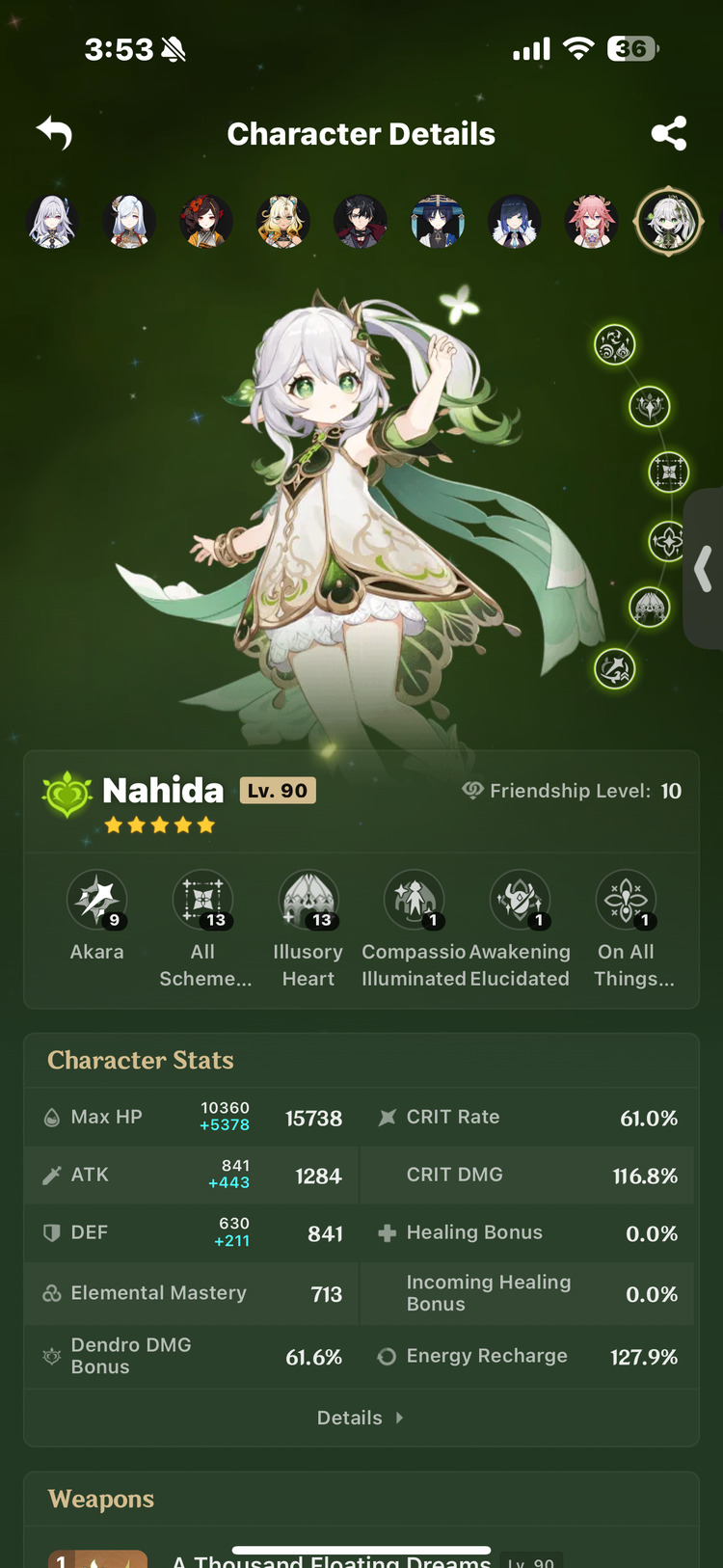Open the topmost constellation node with three emblems
The image size is (723, 1568).
pos(614,344)
